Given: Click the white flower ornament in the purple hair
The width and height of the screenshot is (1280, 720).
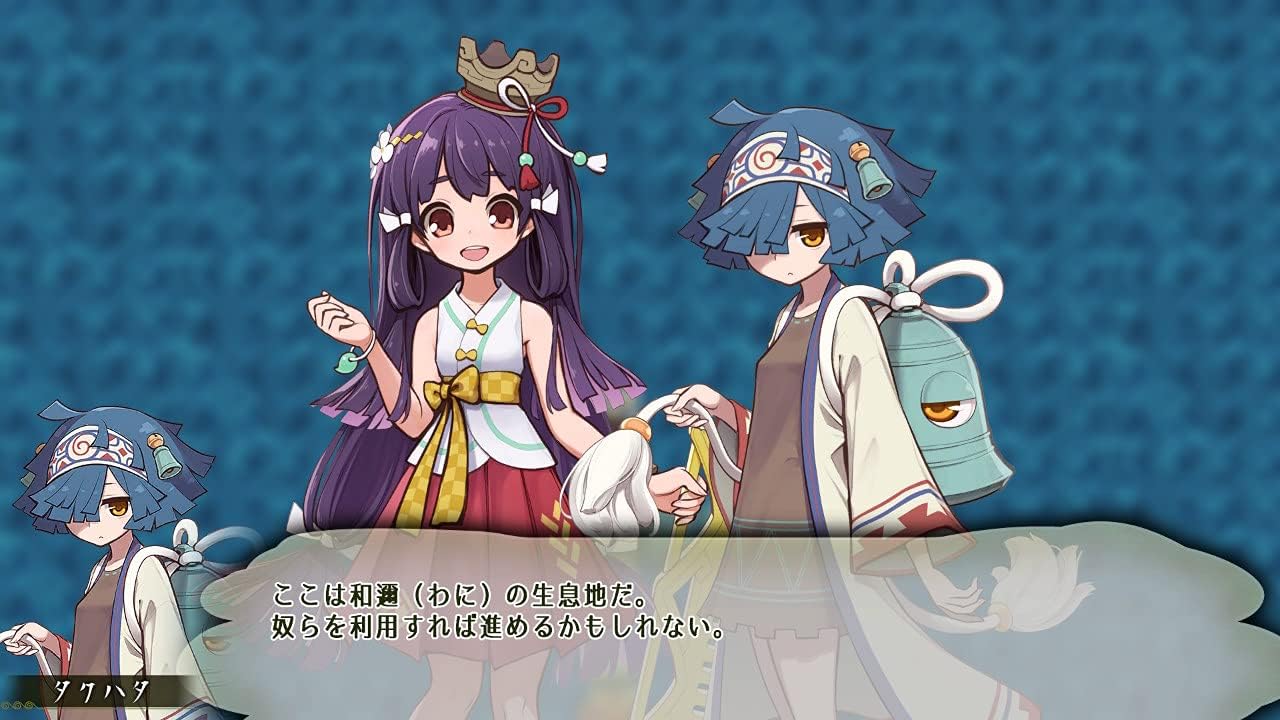Looking at the screenshot, I should click(382, 150).
